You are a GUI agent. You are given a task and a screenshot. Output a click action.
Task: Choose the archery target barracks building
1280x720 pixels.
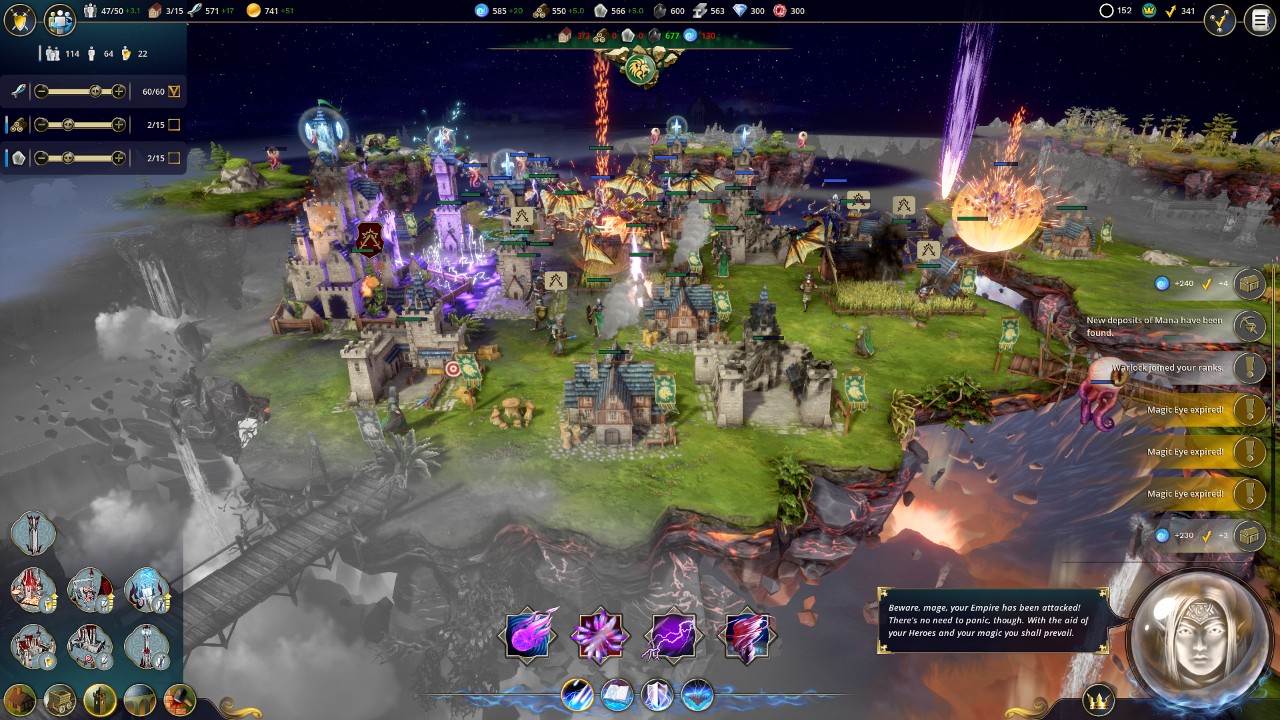(x=90, y=646)
